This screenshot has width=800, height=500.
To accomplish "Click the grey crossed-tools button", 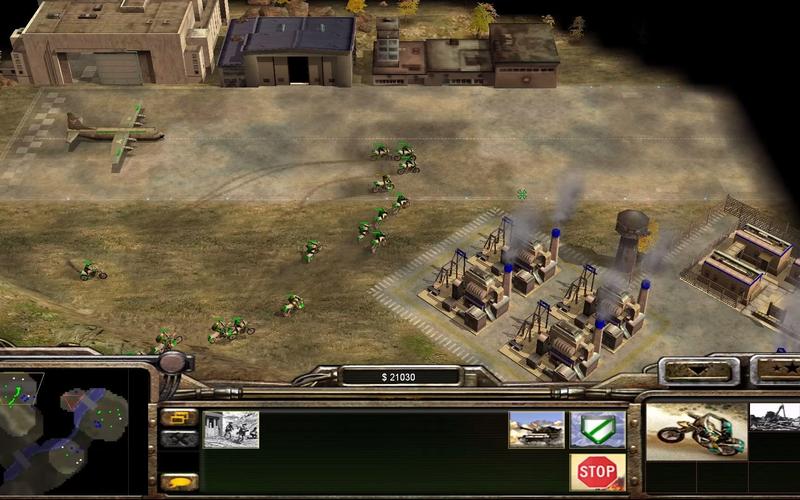I will point(178,438).
